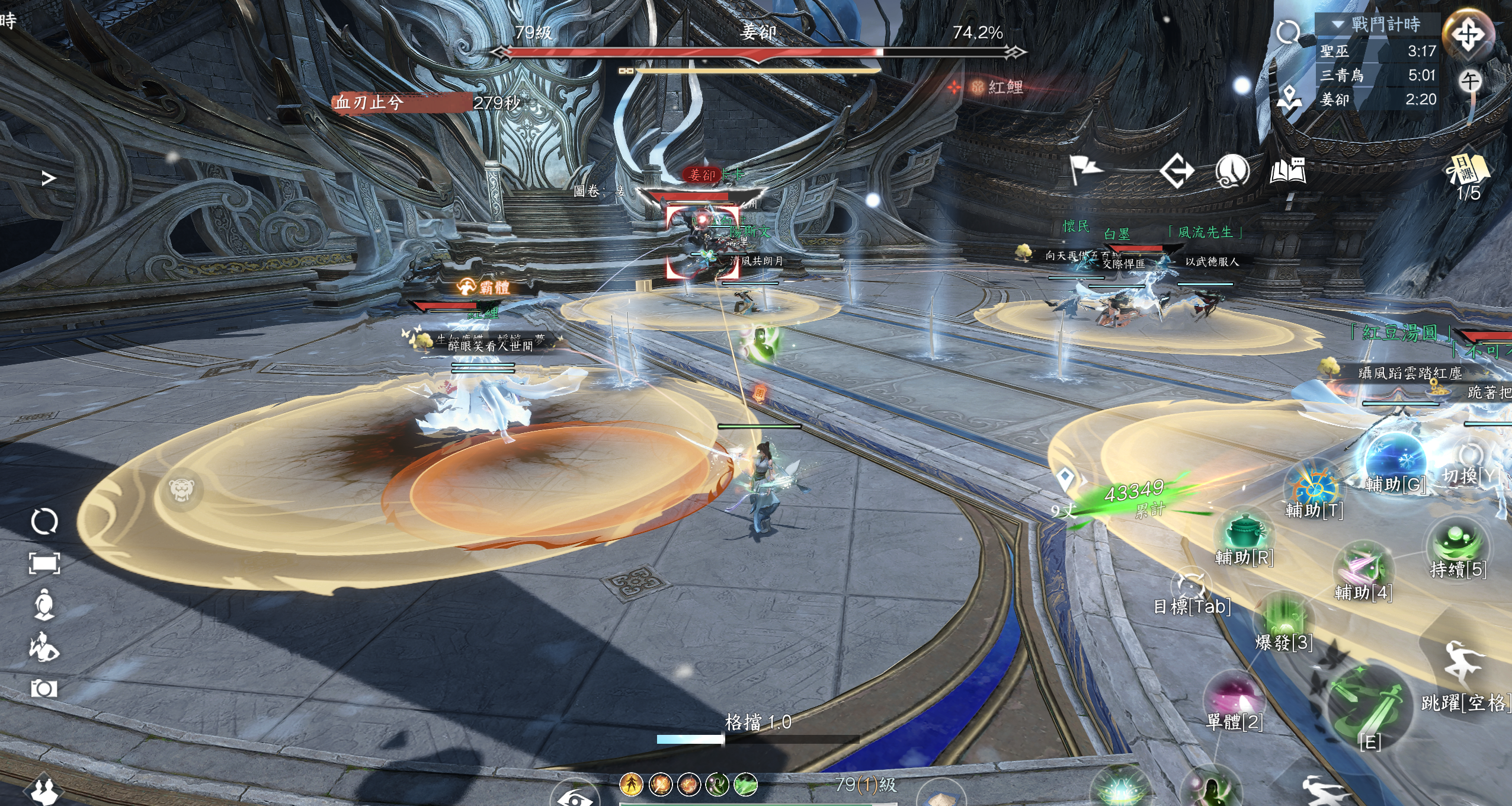This screenshot has height=806, width=1512.
Task: Use the golden swirl 輔助 skill
Action: tap(1314, 487)
